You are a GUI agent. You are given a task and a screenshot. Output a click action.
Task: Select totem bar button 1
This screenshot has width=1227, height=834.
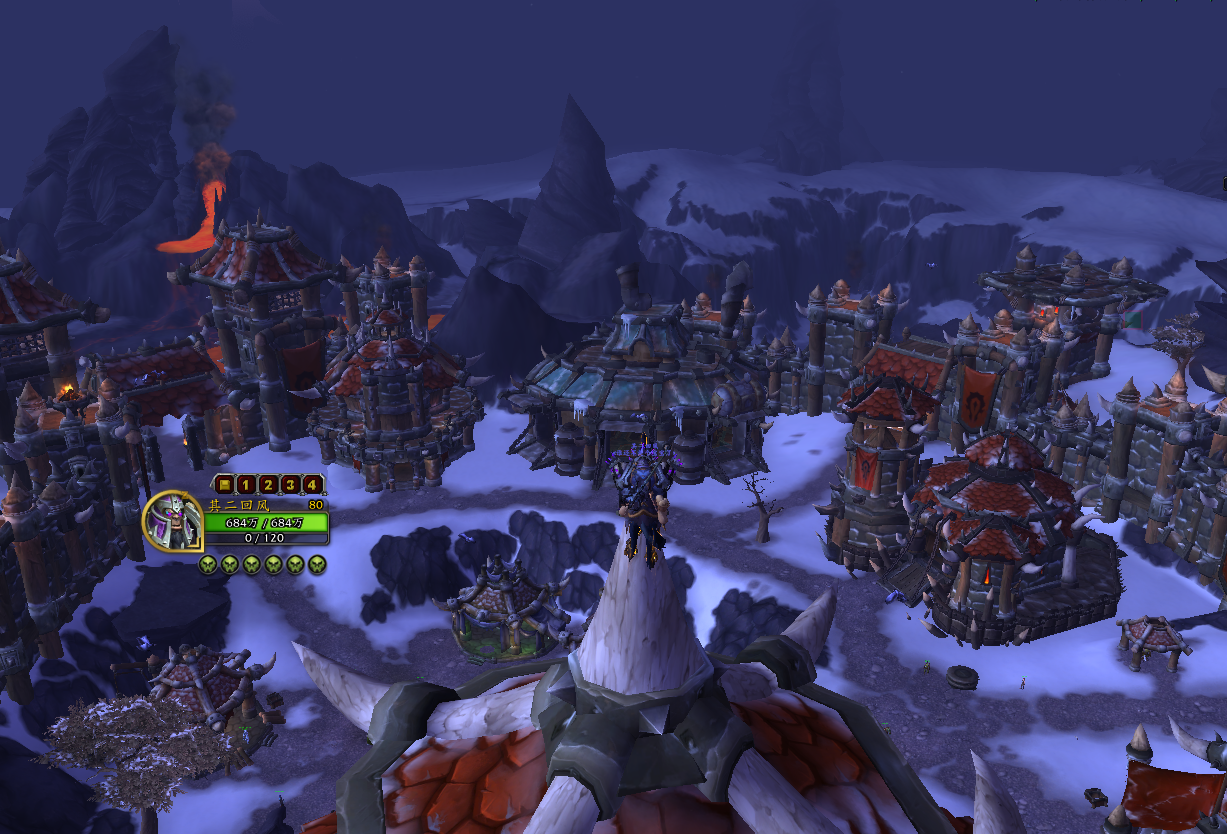pos(245,485)
